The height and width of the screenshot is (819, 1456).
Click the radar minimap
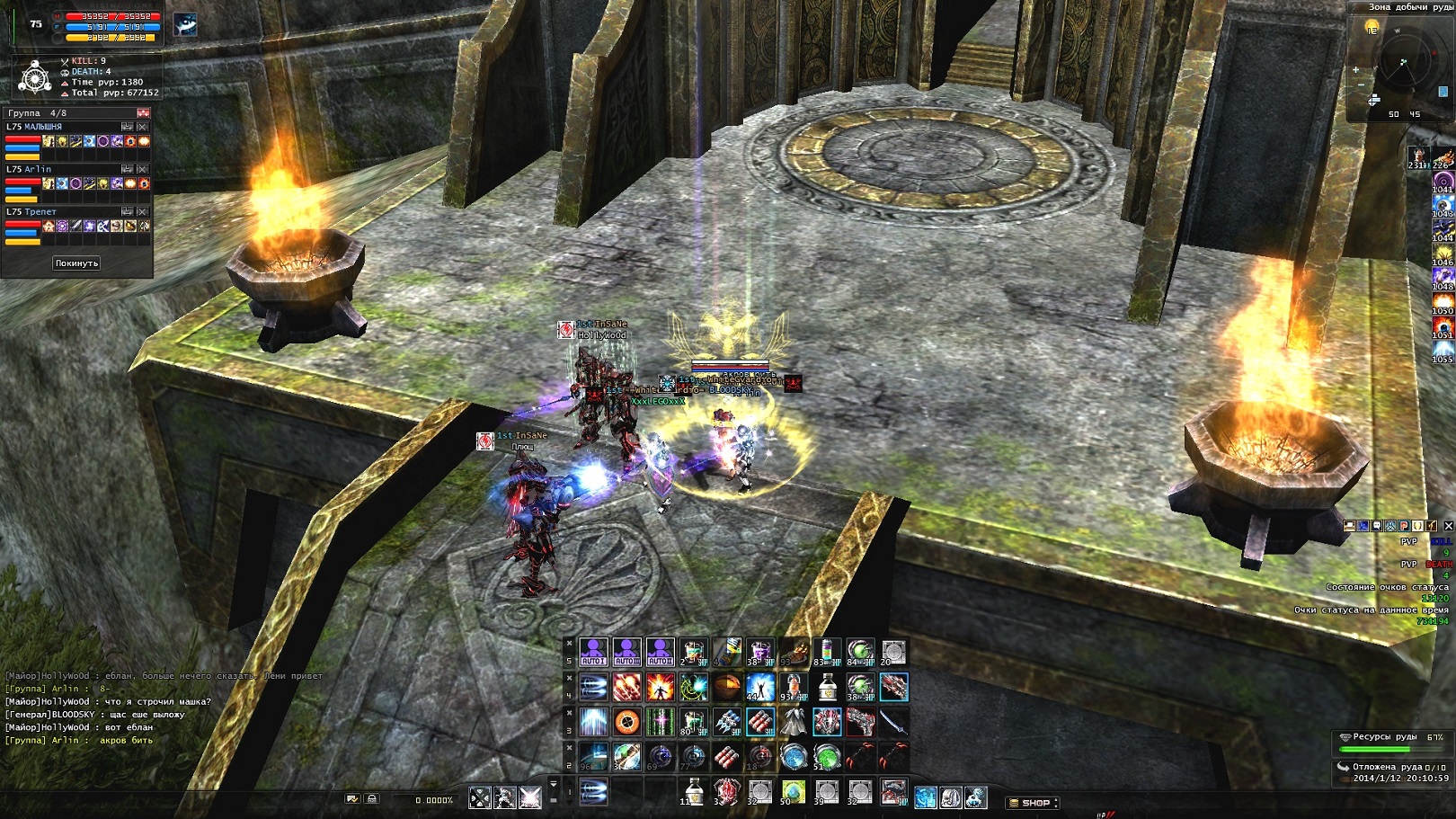1403,63
